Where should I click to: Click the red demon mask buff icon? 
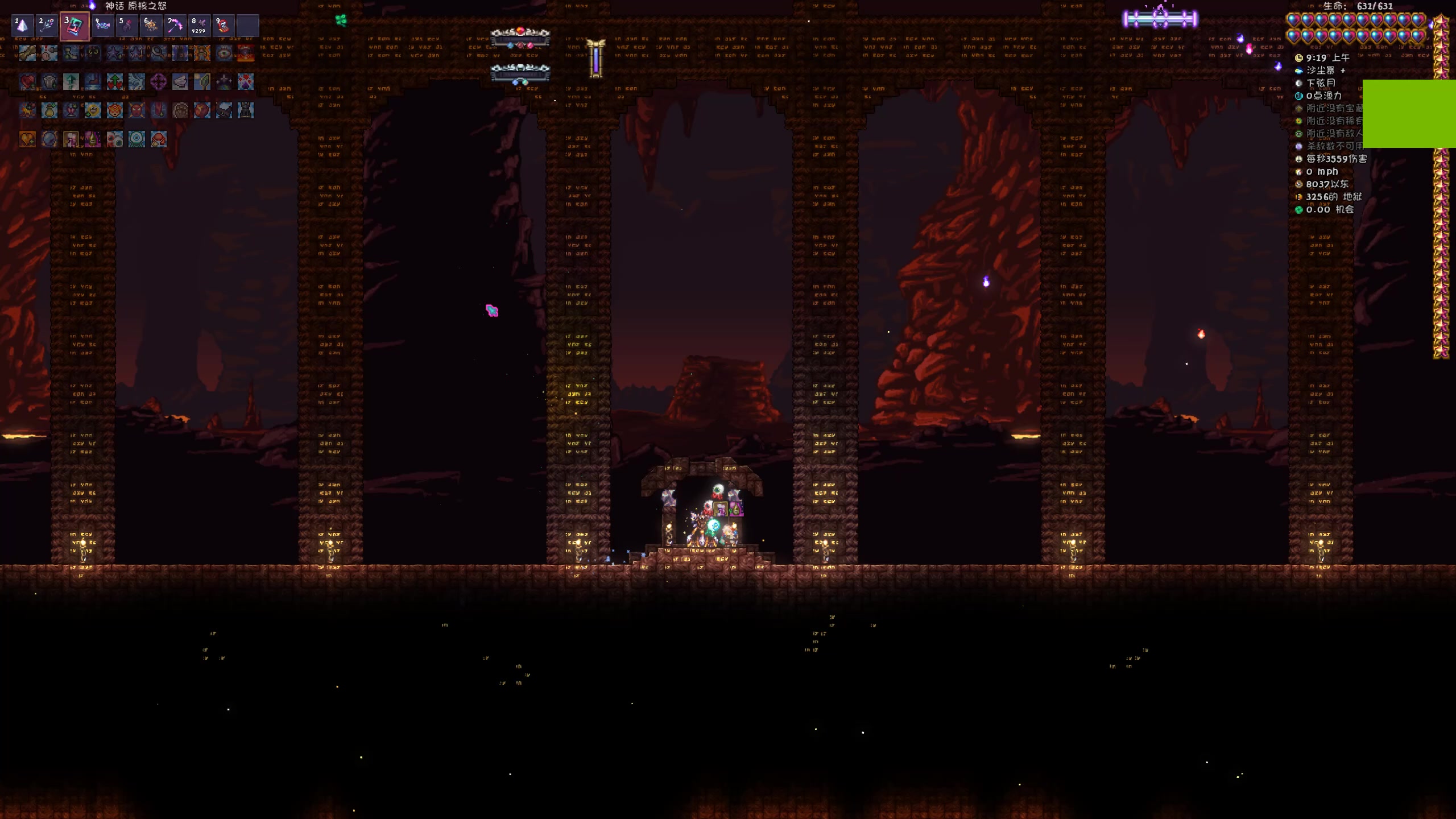click(x=136, y=110)
